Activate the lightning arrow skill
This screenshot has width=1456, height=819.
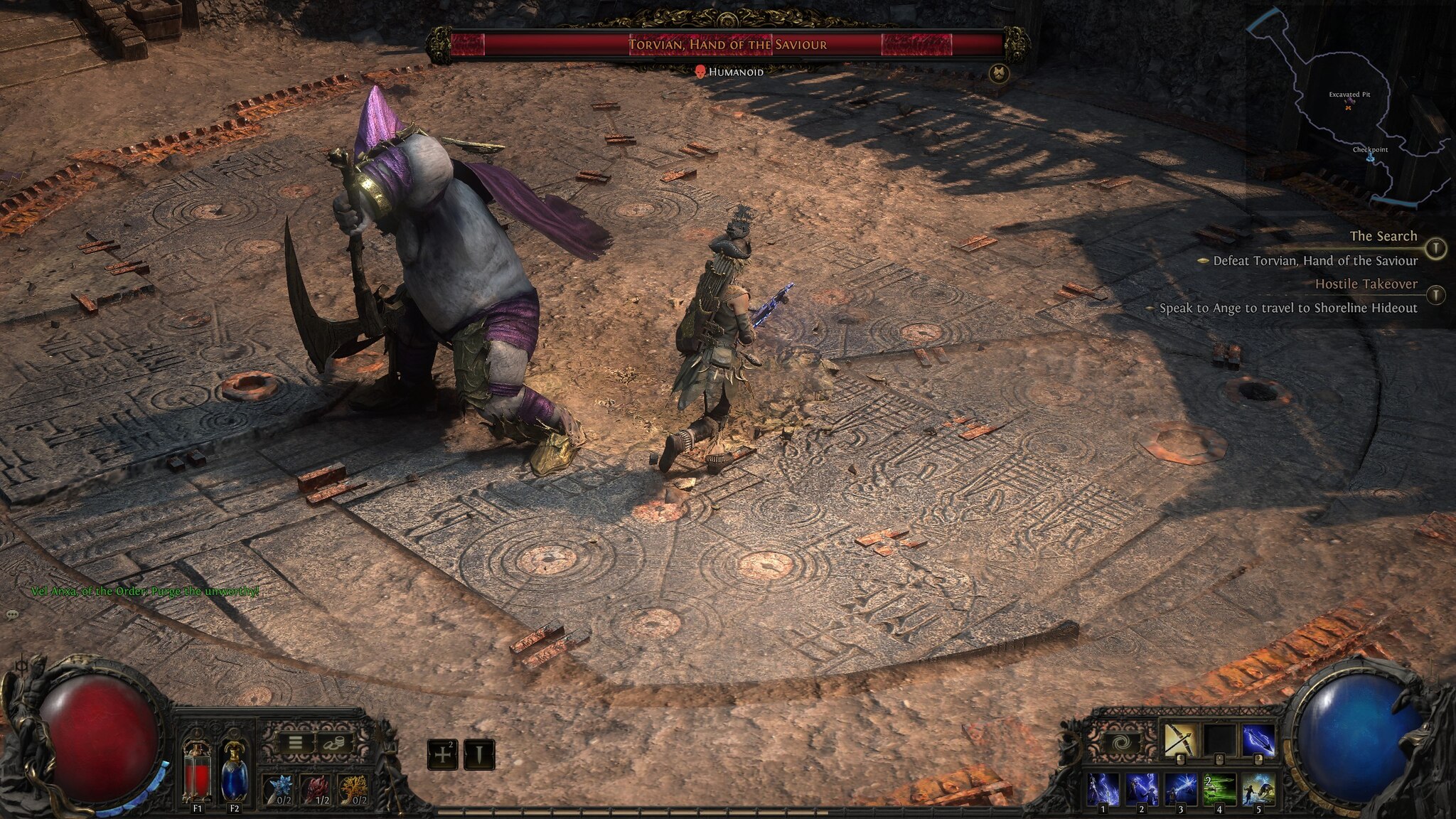pos(1258,741)
